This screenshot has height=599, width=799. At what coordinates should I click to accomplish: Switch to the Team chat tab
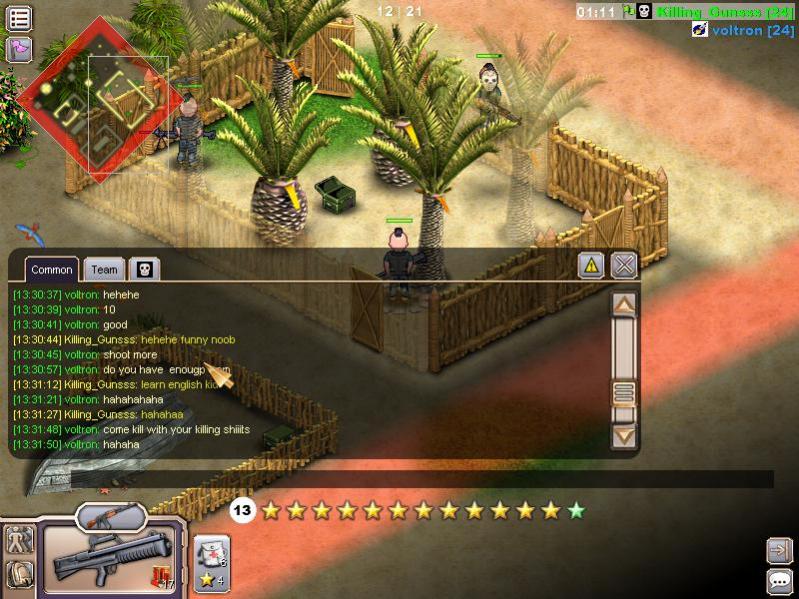[x=104, y=270]
